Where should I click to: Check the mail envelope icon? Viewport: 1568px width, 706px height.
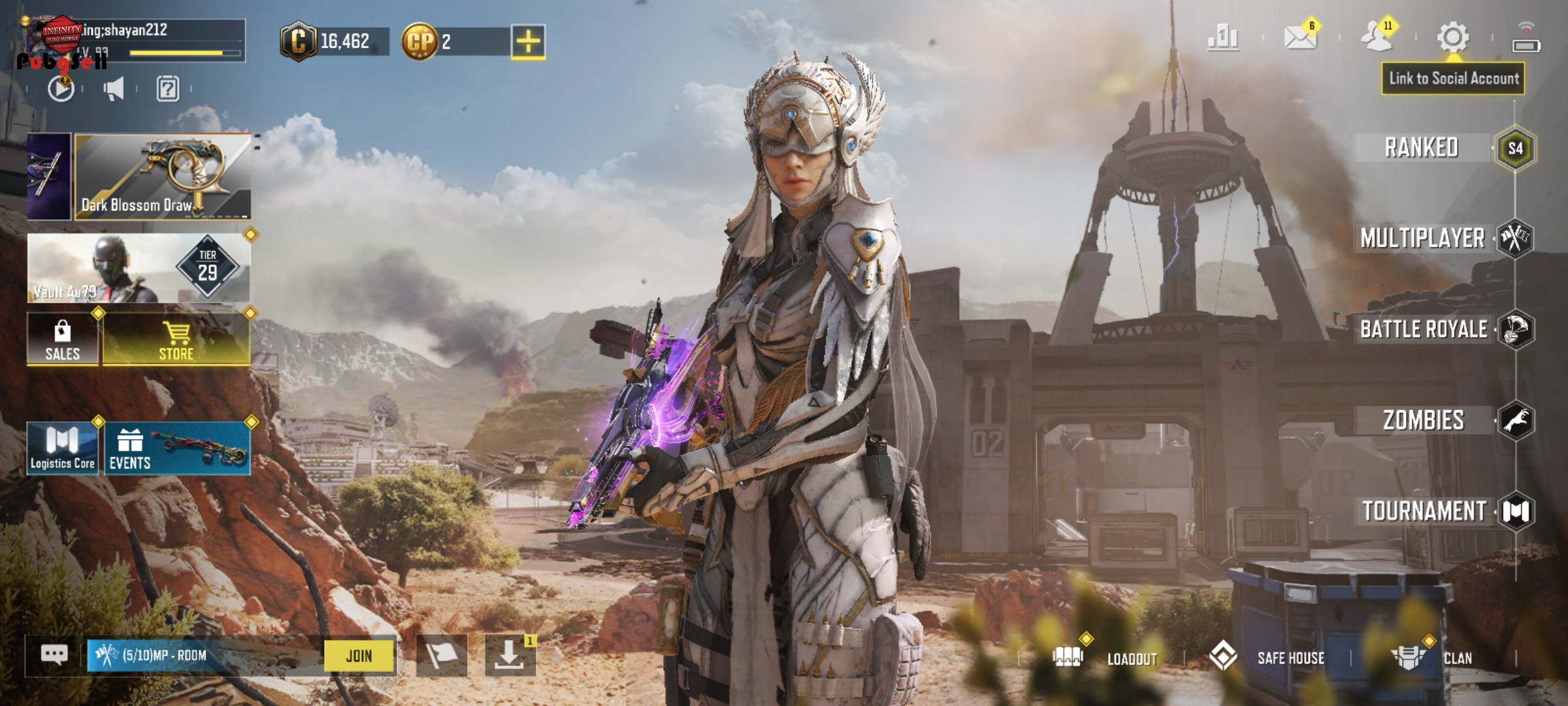tap(1300, 37)
